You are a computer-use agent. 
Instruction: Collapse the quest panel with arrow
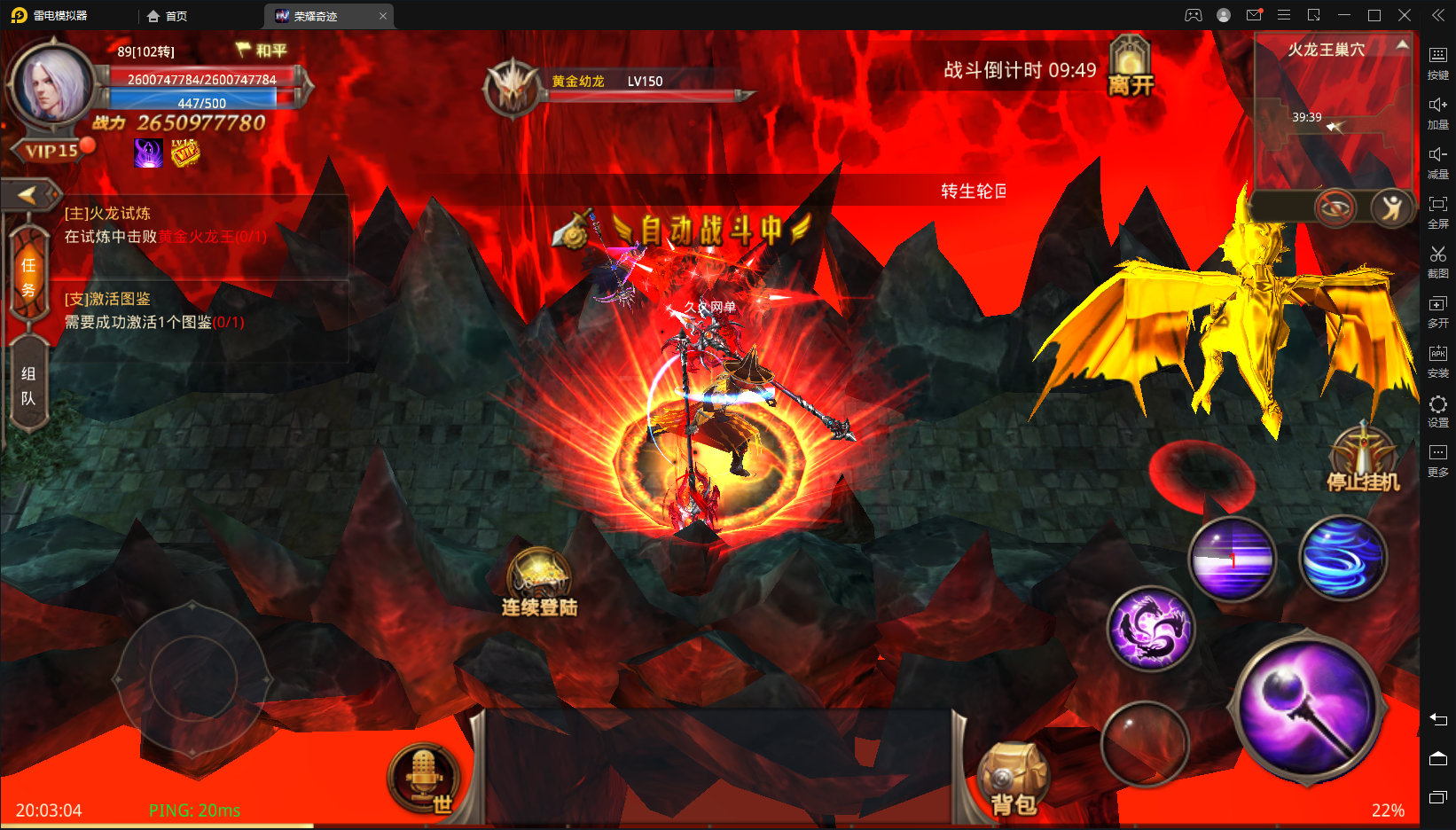(x=28, y=194)
